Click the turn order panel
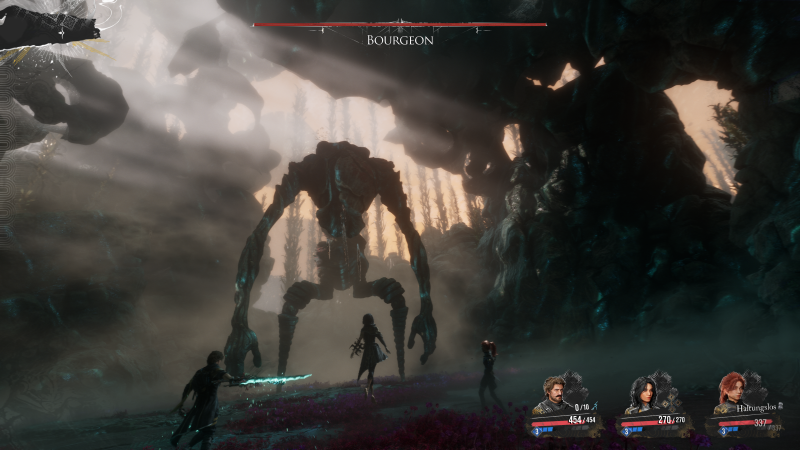 coord(50,28)
